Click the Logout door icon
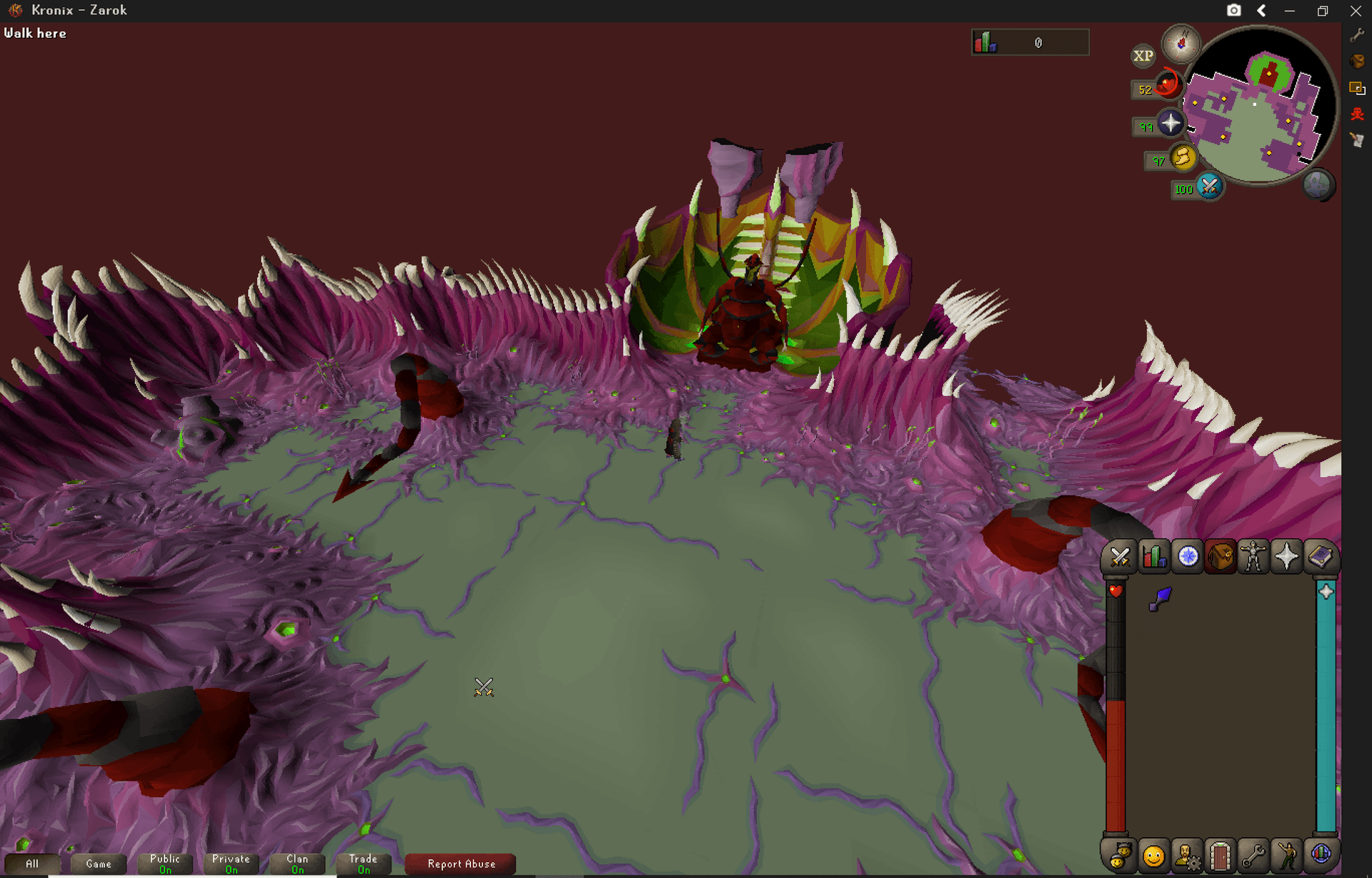Image resolution: width=1372 pixels, height=878 pixels. (x=1221, y=854)
